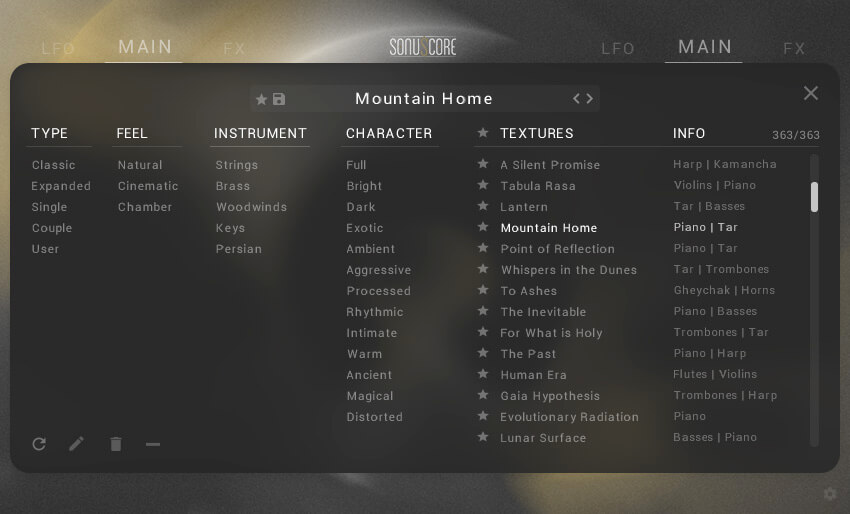Delete preset using the trash icon
850x514 pixels.
tap(116, 444)
